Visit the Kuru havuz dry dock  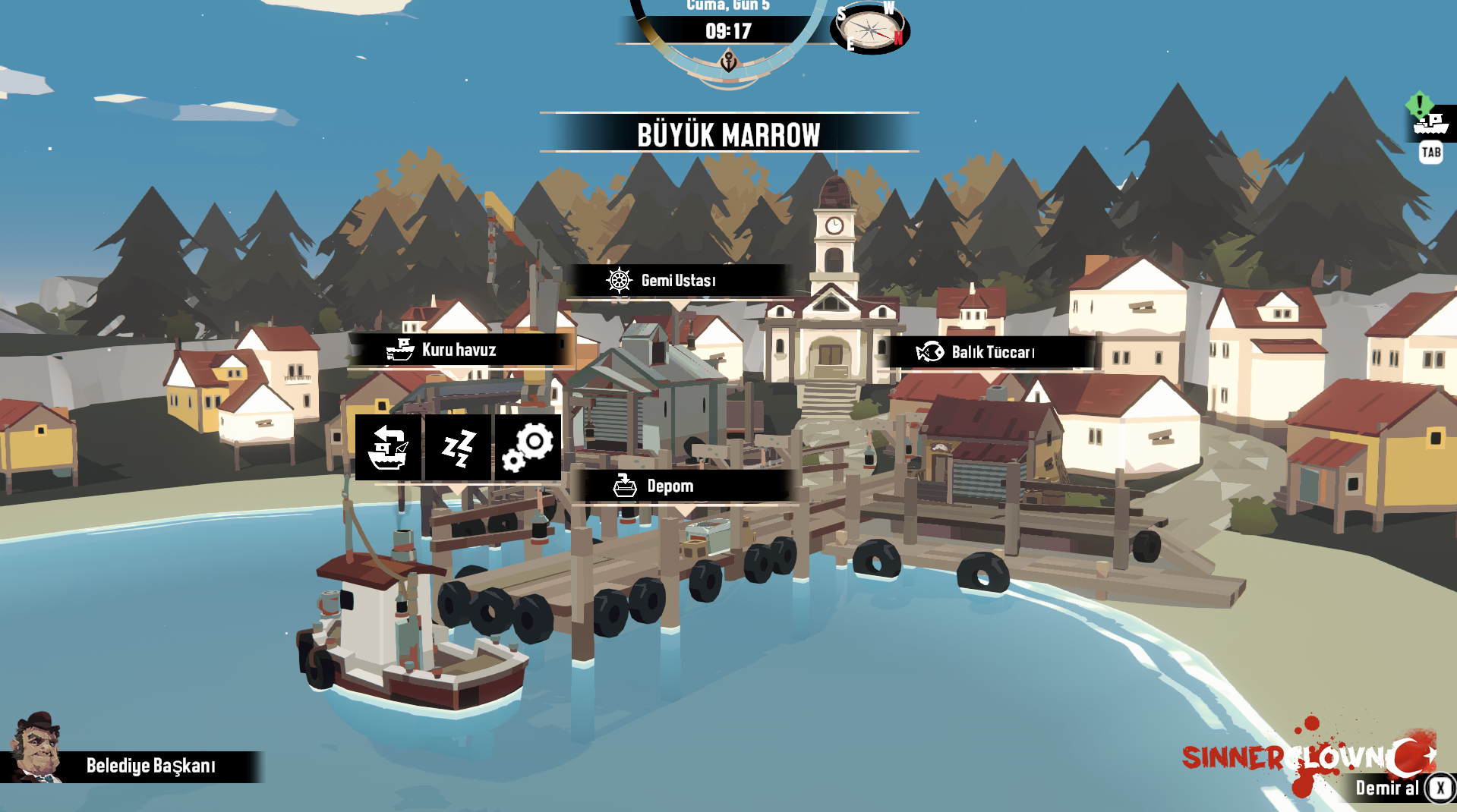(x=459, y=350)
